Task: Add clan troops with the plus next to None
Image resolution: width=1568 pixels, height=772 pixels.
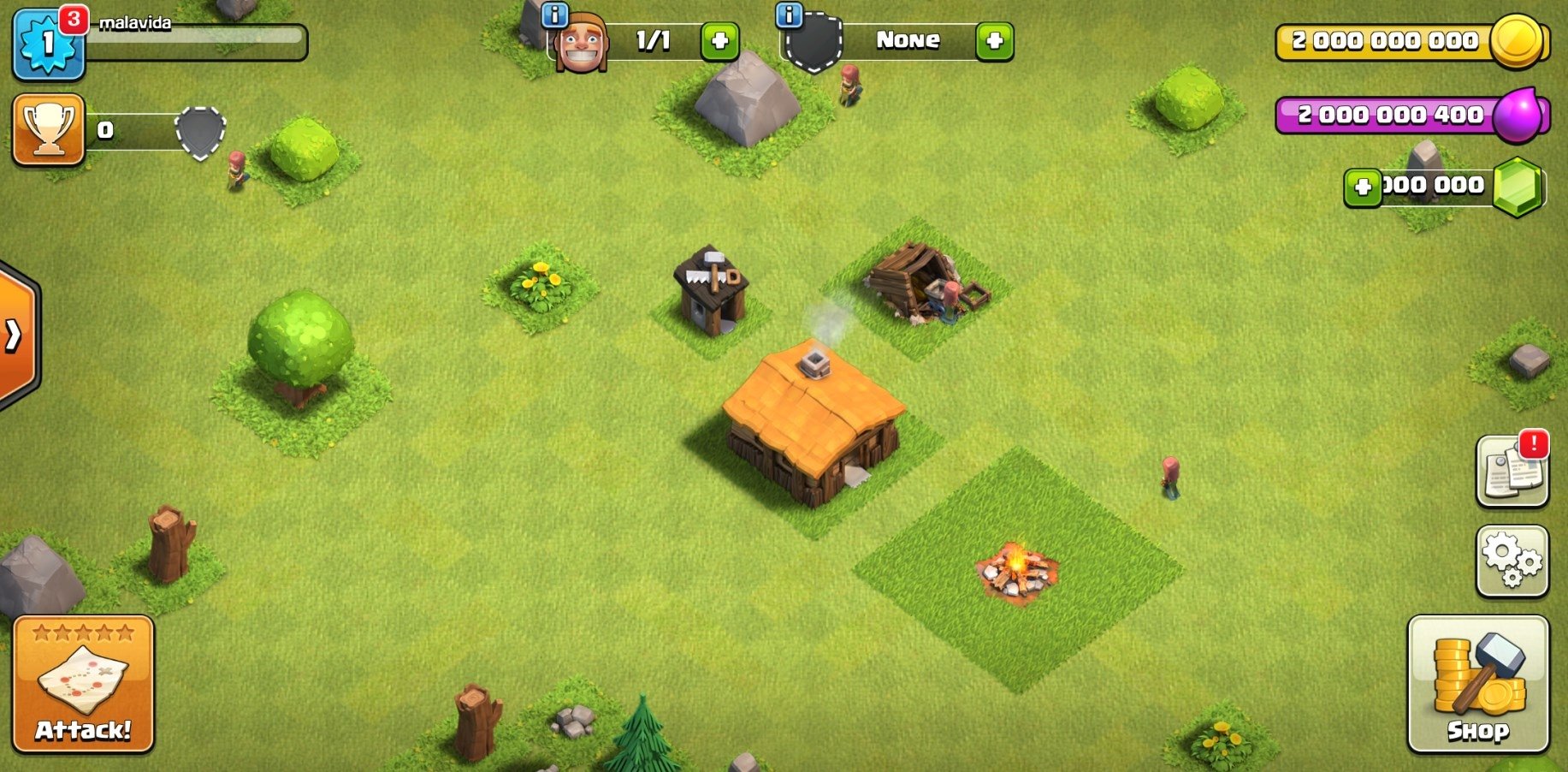Action: [994, 42]
